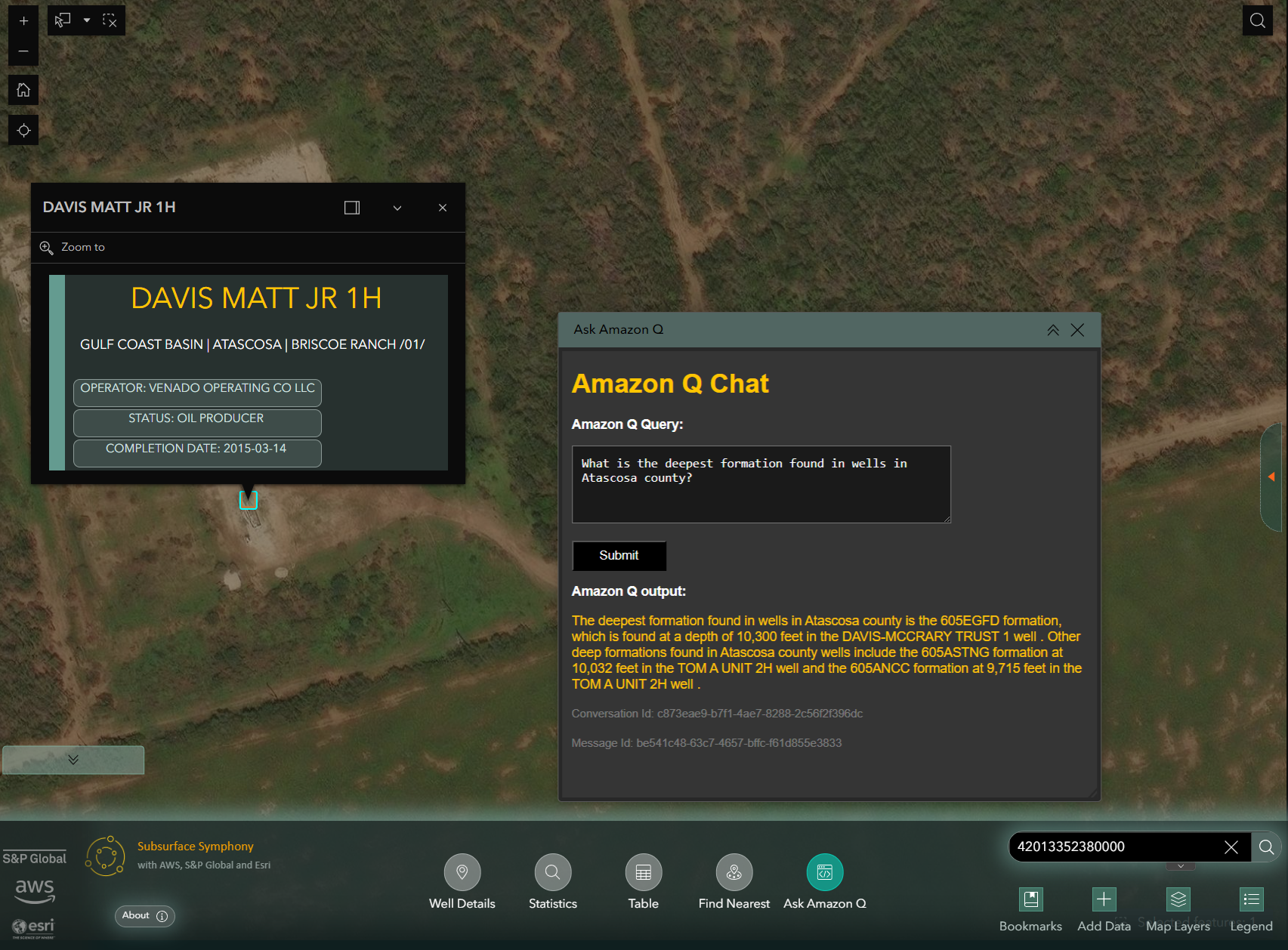
Task: Open the Well Details widget
Action: pyautogui.click(x=462, y=872)
